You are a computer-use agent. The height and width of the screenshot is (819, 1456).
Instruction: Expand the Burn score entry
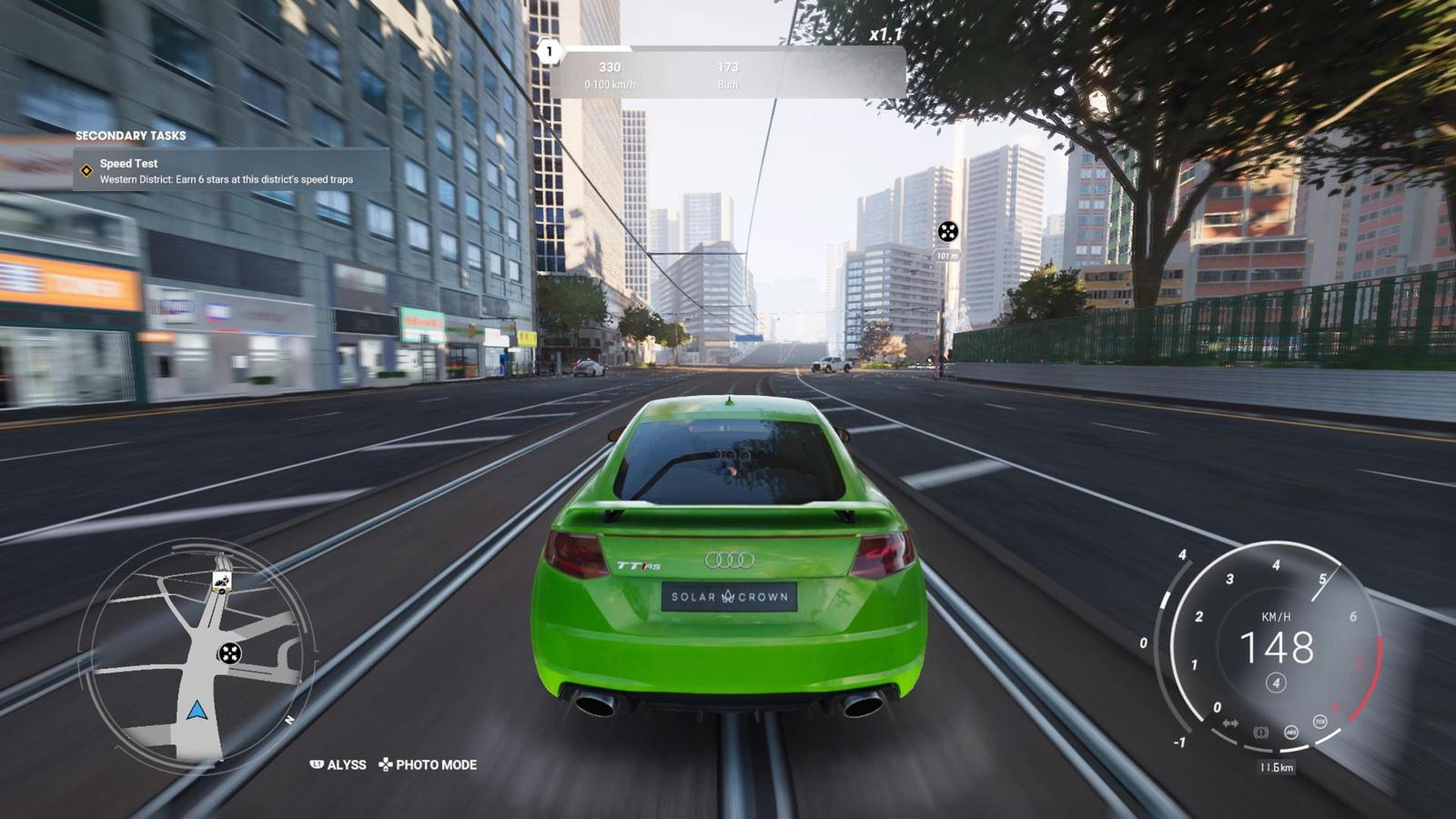coord(728,75)
